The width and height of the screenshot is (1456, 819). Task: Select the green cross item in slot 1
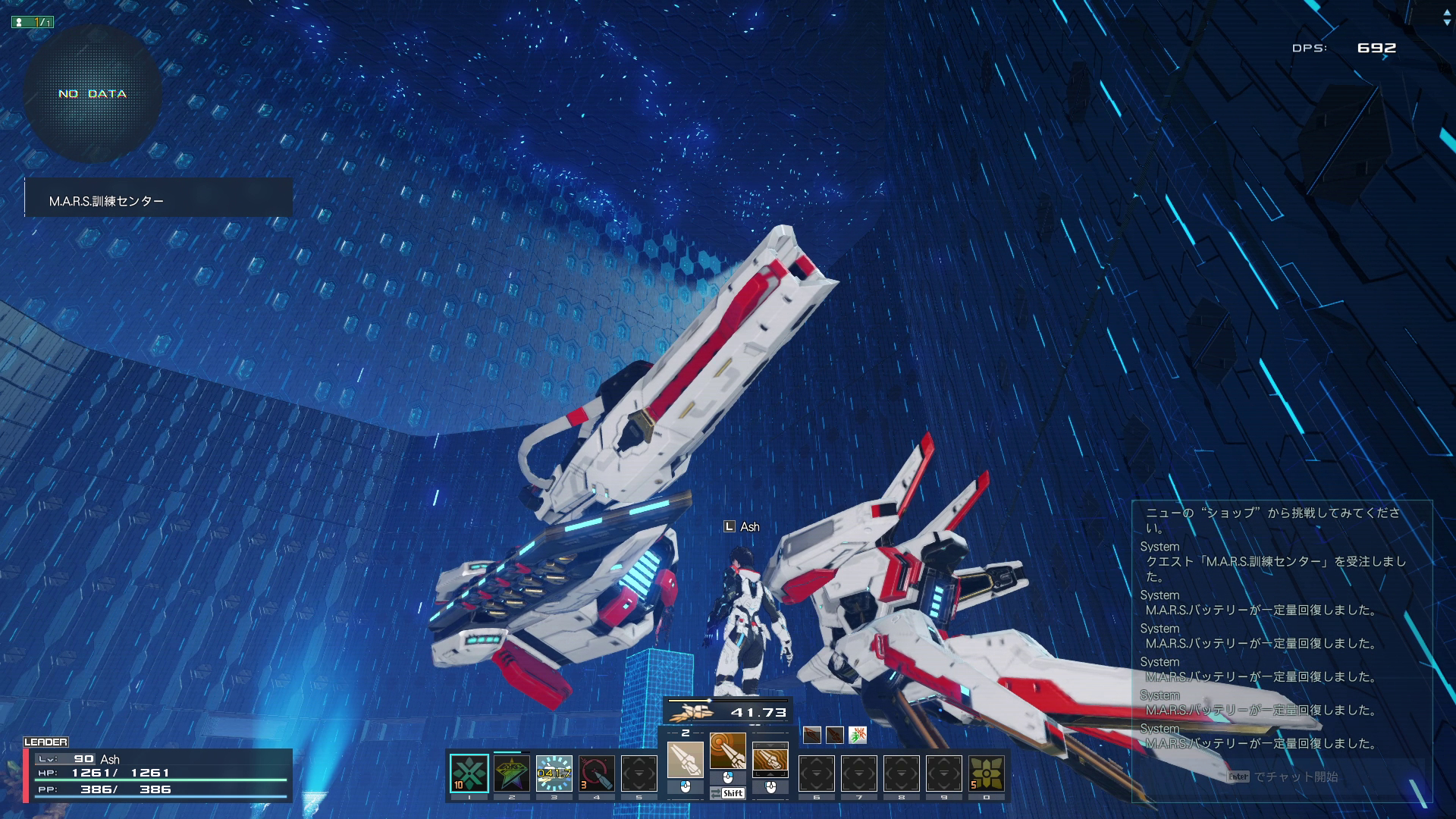[x=469, y=773]
